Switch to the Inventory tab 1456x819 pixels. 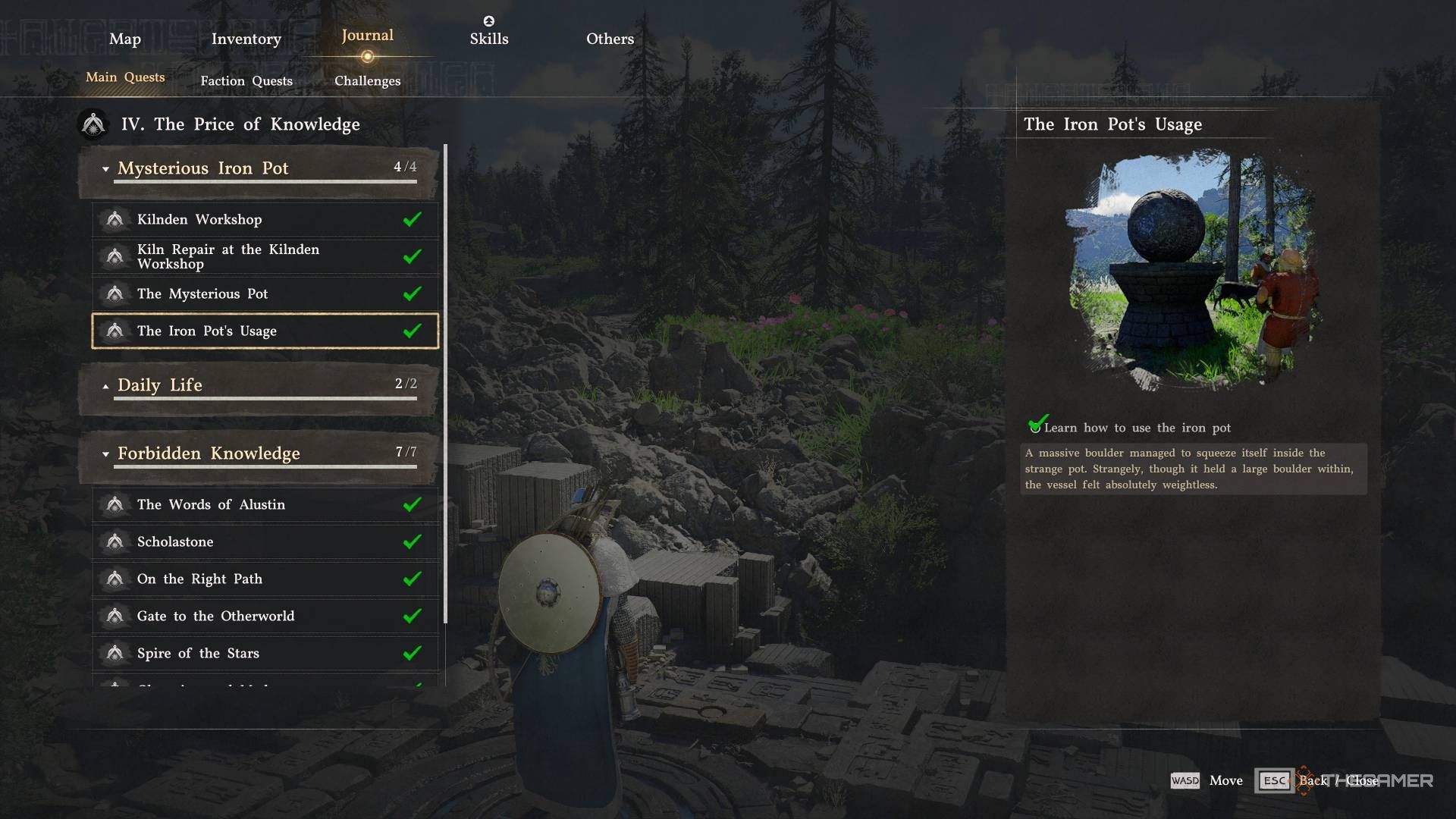[x=246, y=39]
